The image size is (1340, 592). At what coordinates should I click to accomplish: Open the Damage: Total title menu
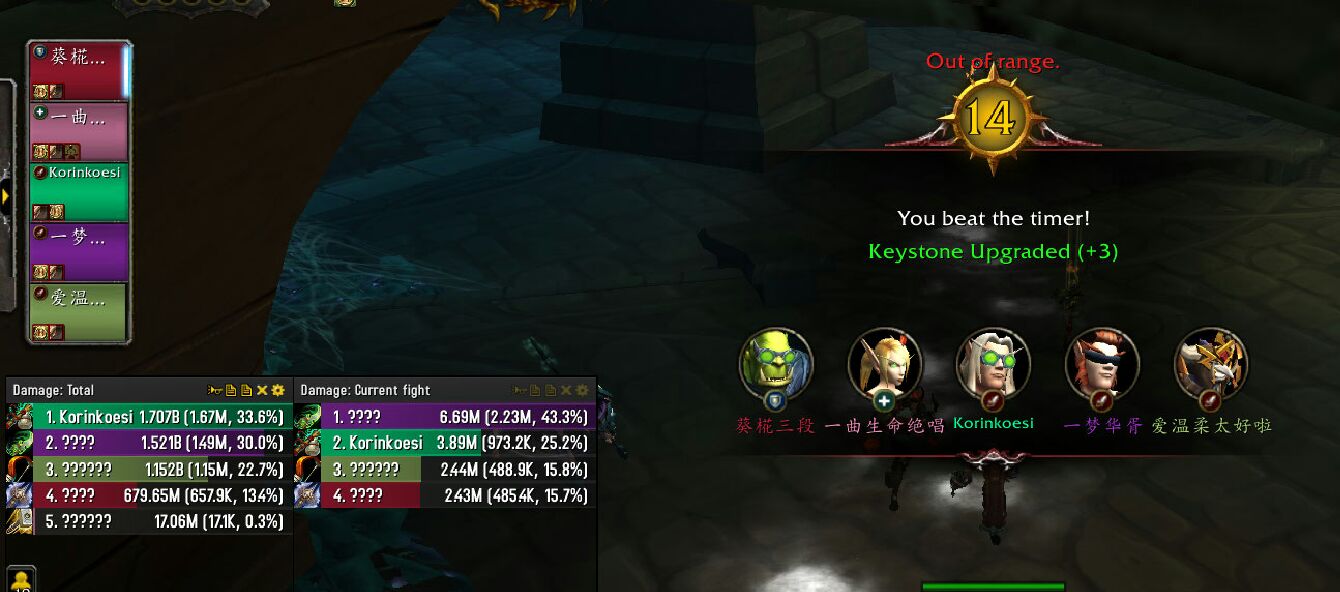click(x=53, y=390)
